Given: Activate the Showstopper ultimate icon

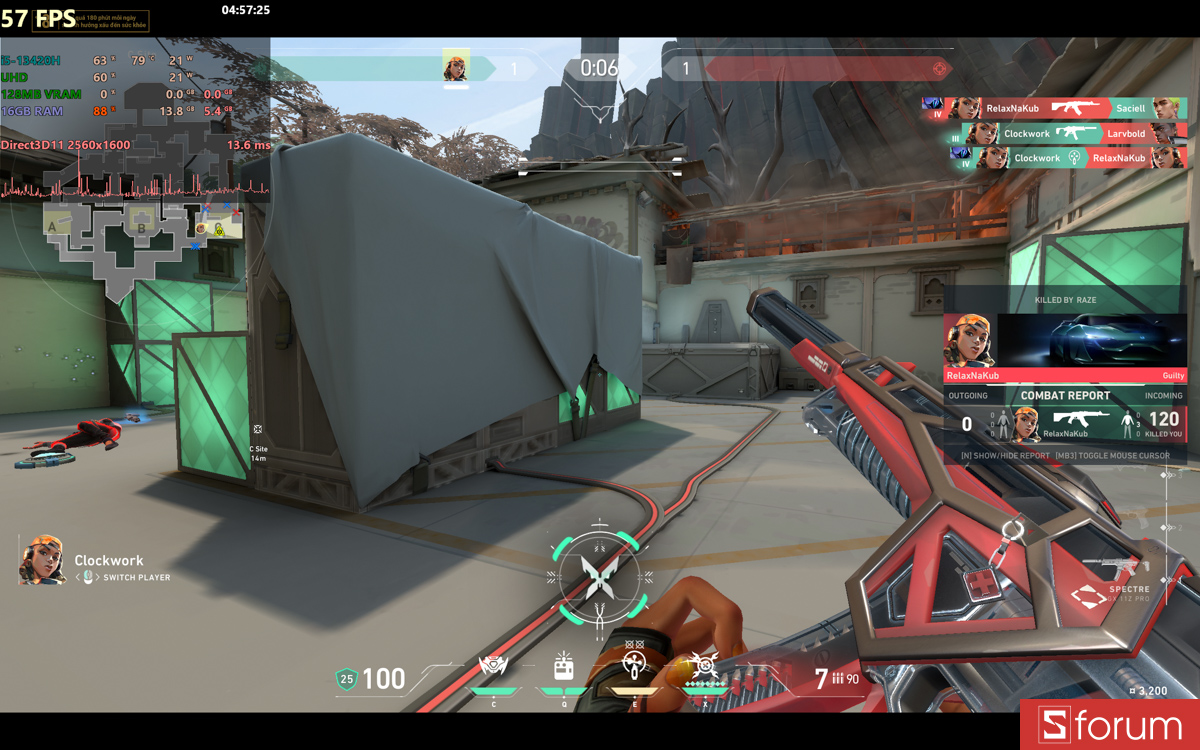Looking at the screenshot, I should point(704,666).
